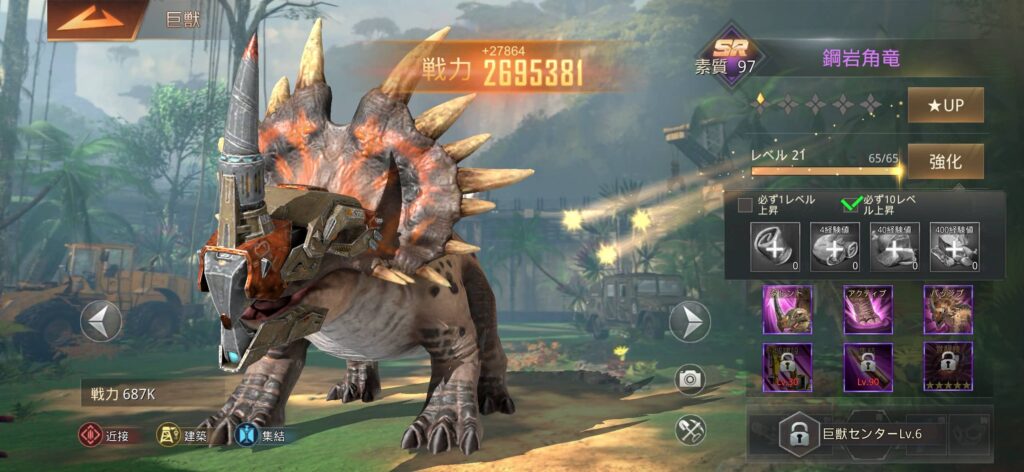1024x472 pixels.
Task: Show the next beast with right arrow
Action: tap(689, 321)
